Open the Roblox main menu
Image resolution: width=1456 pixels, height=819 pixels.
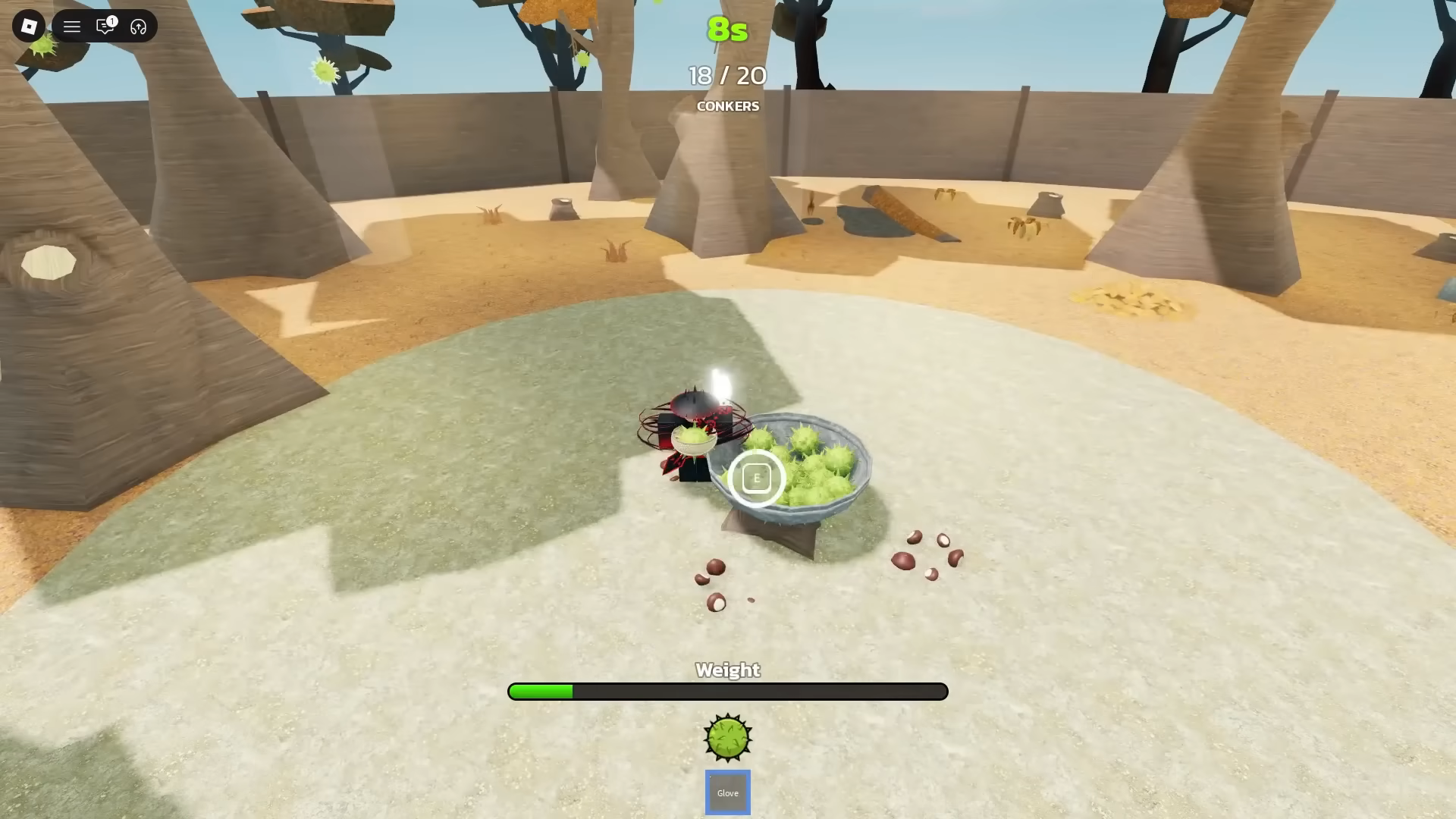pyautogui.click(x=29, y=27)
